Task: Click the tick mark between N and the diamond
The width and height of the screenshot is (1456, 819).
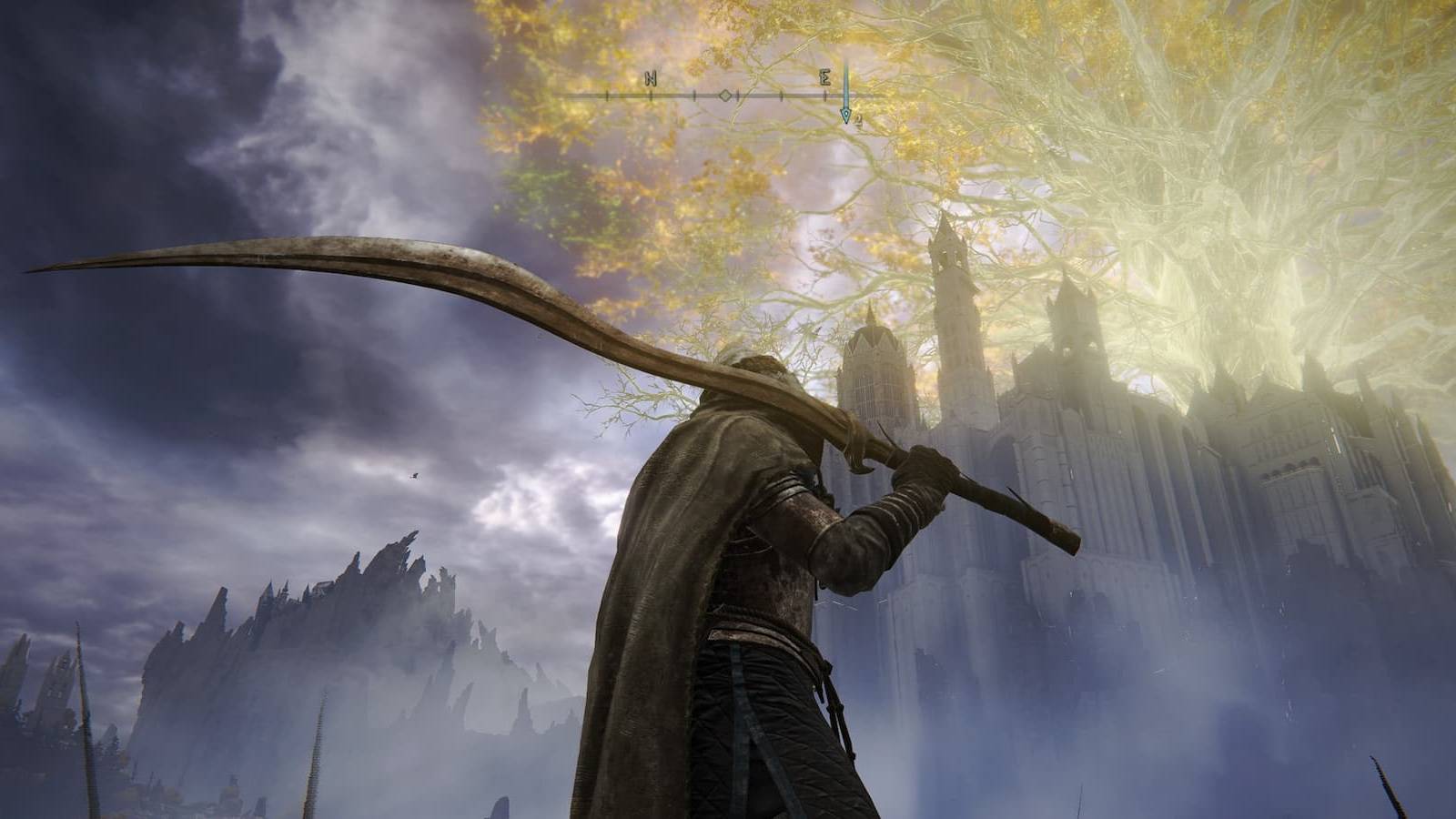Action: click(693, 95)
